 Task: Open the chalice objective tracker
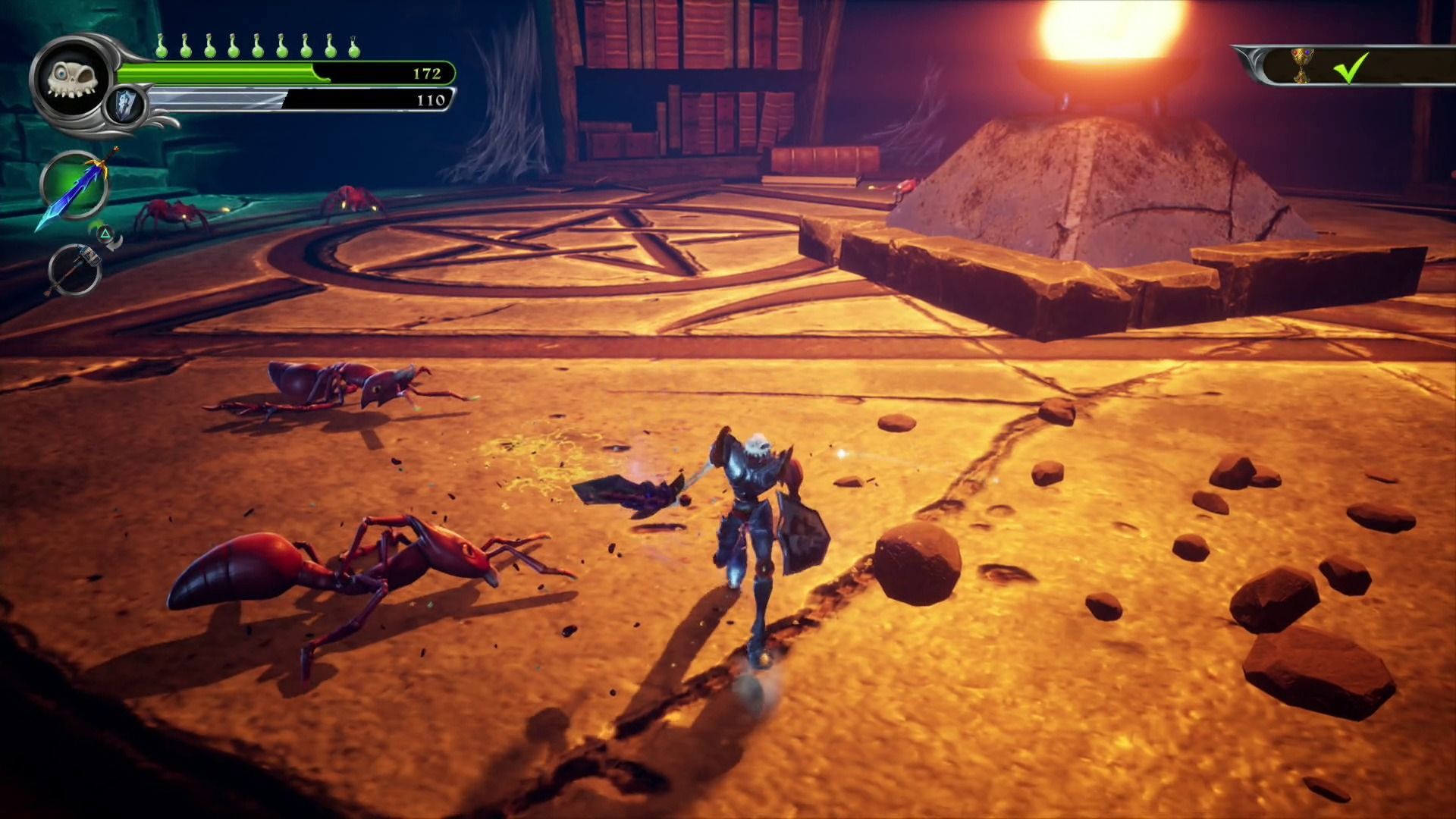[x=1301, y=66]
